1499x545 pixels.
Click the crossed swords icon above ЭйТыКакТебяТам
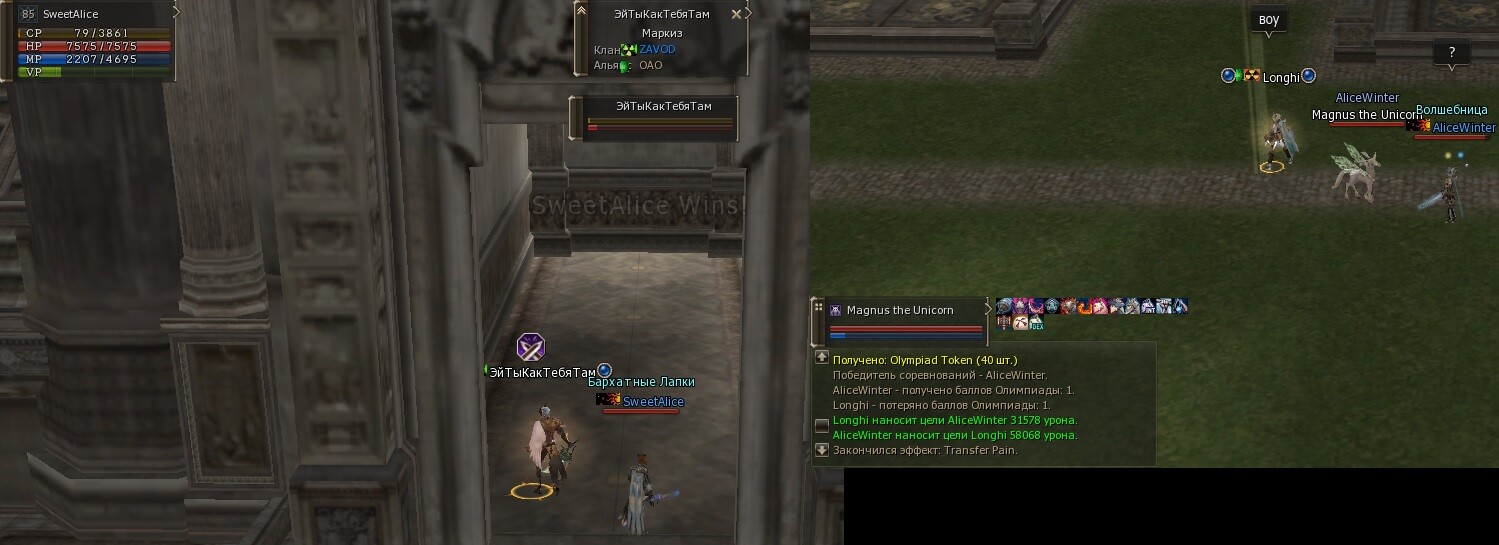coord(530,347)
